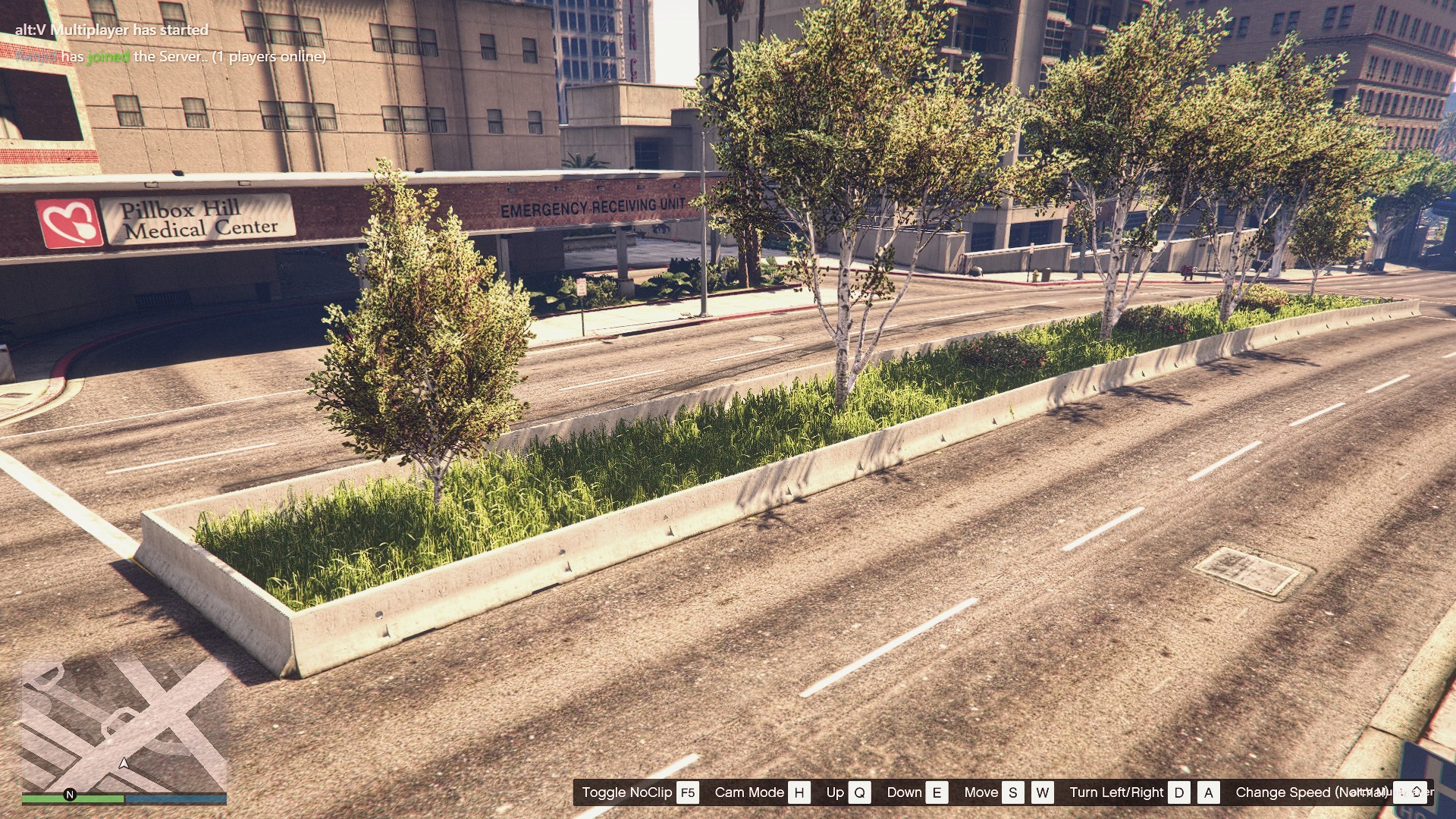
Task: Click the player arrow on the minimap
Action: [124, 763]
